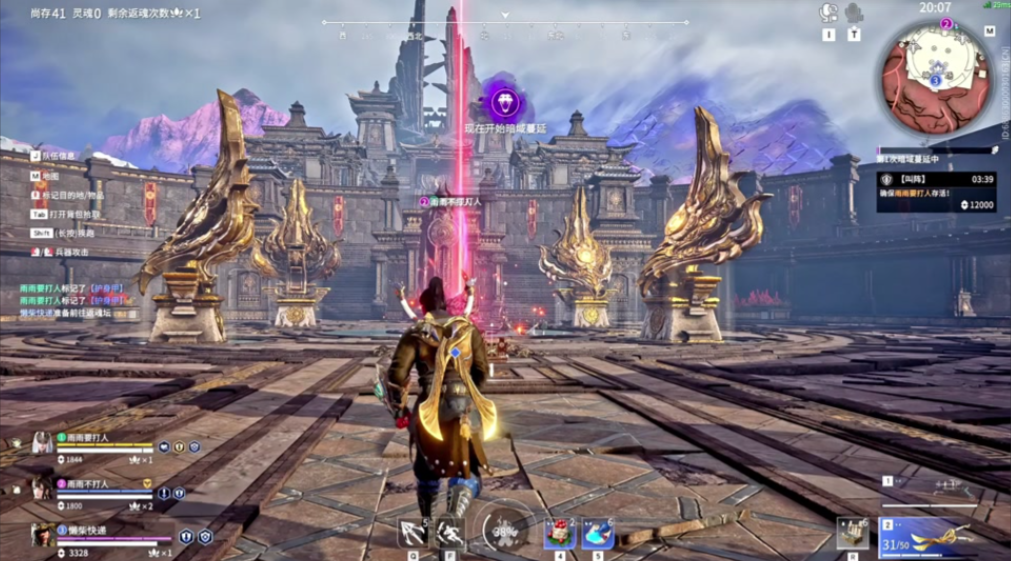This screenshot has width=1011, height=561.
Task: Select the repair kit item slot
Action: pyautogui.click(x=851, y=533)
